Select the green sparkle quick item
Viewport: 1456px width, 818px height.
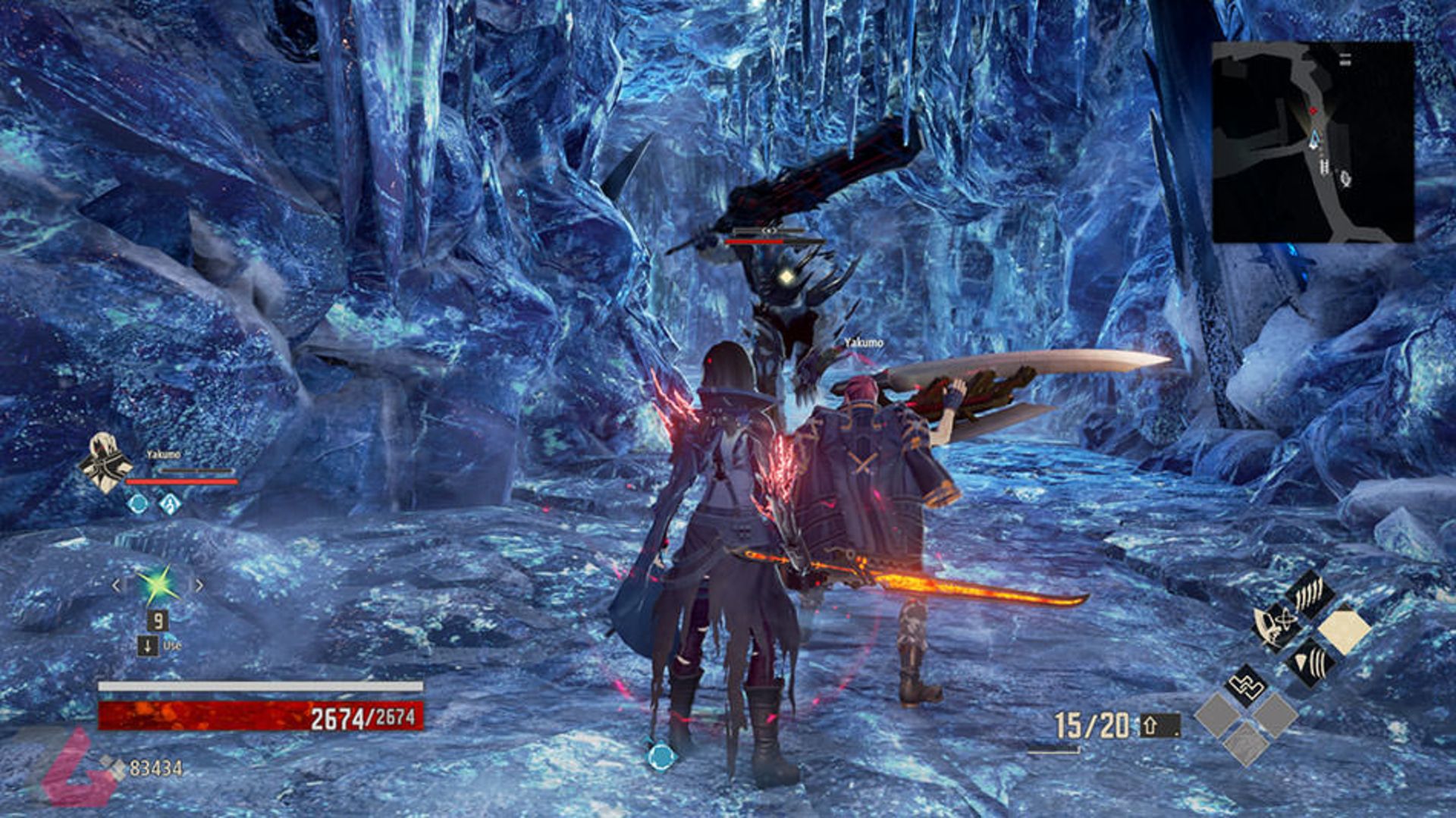(158, 585)
